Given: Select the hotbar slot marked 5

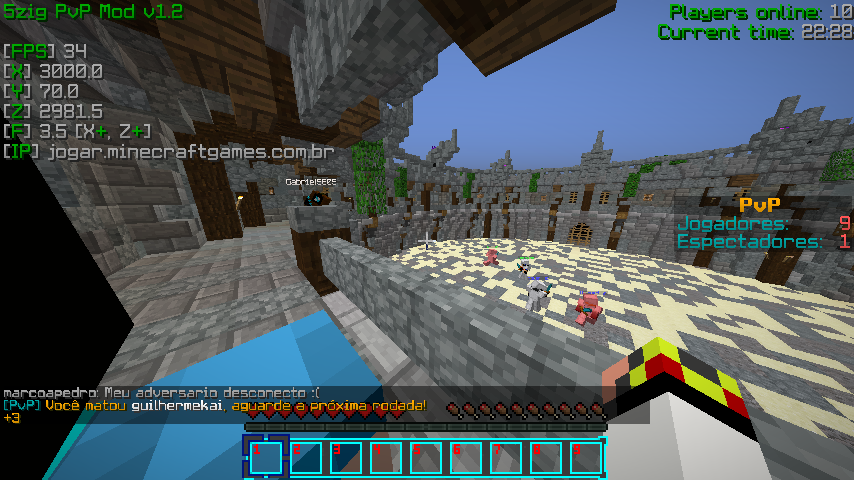Looking at the screenshot, I should (426, 457).
